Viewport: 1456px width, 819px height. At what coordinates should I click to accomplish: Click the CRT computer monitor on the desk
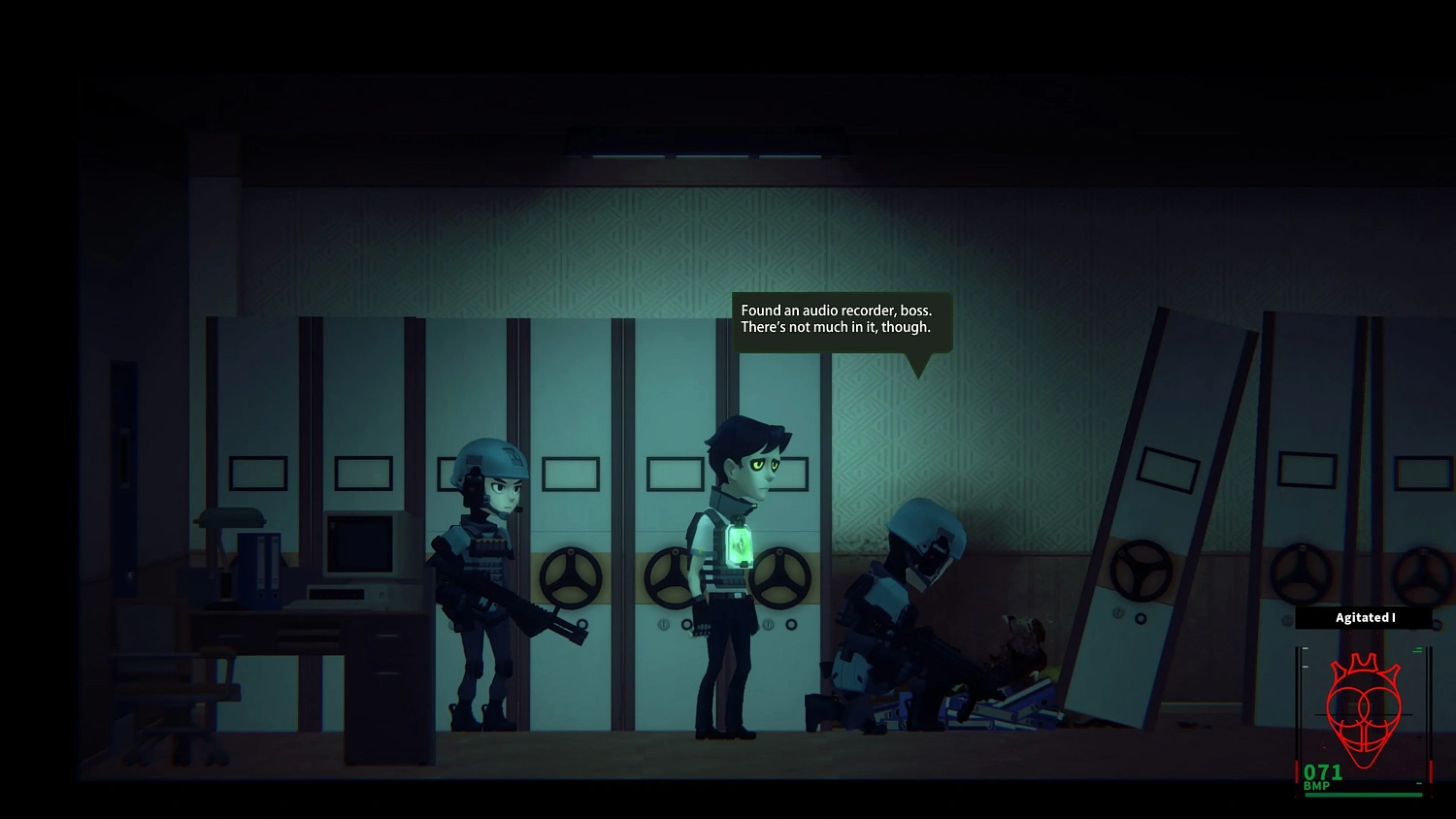tap(358, 545)
